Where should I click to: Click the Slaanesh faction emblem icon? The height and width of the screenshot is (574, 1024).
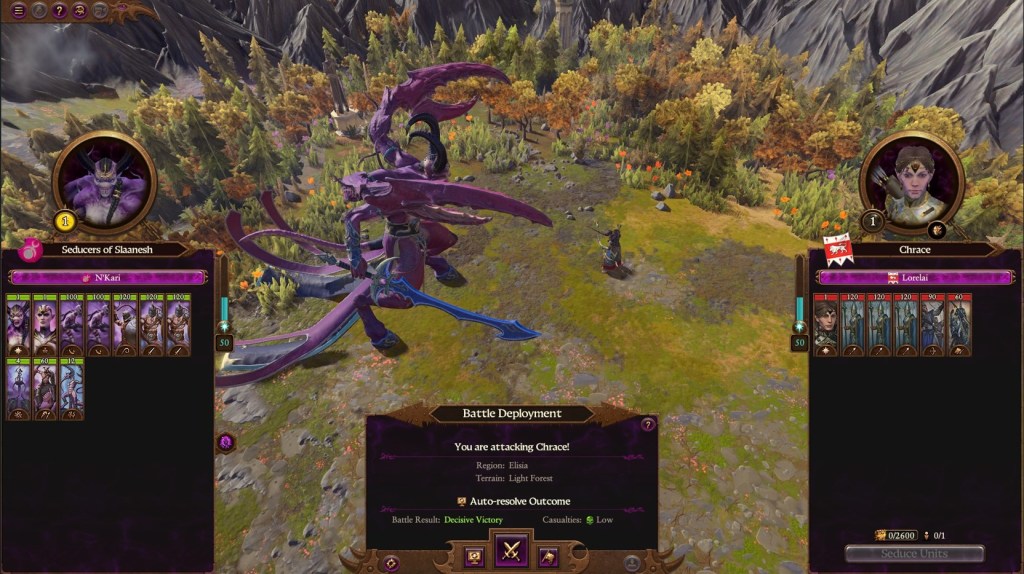(29, 250)
